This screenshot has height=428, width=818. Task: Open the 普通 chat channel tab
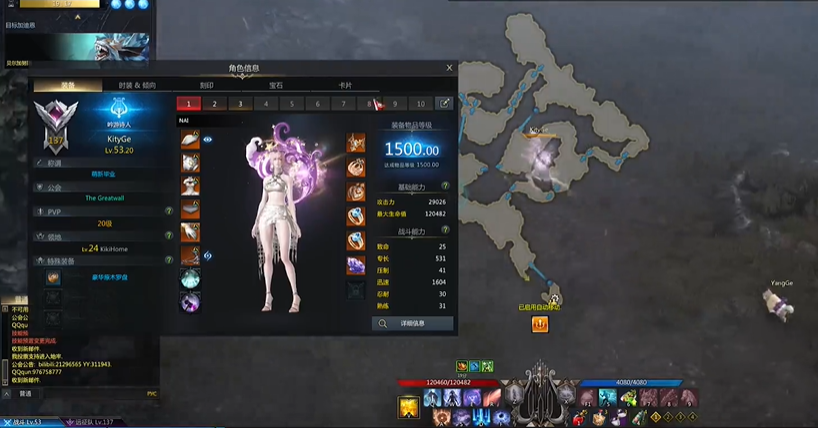tap(26, 393)
